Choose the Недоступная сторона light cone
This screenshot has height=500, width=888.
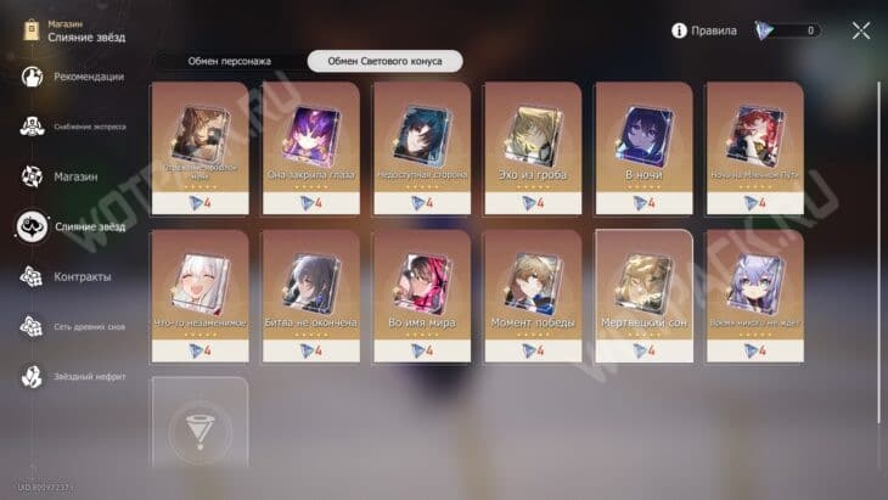pos(422,147)
